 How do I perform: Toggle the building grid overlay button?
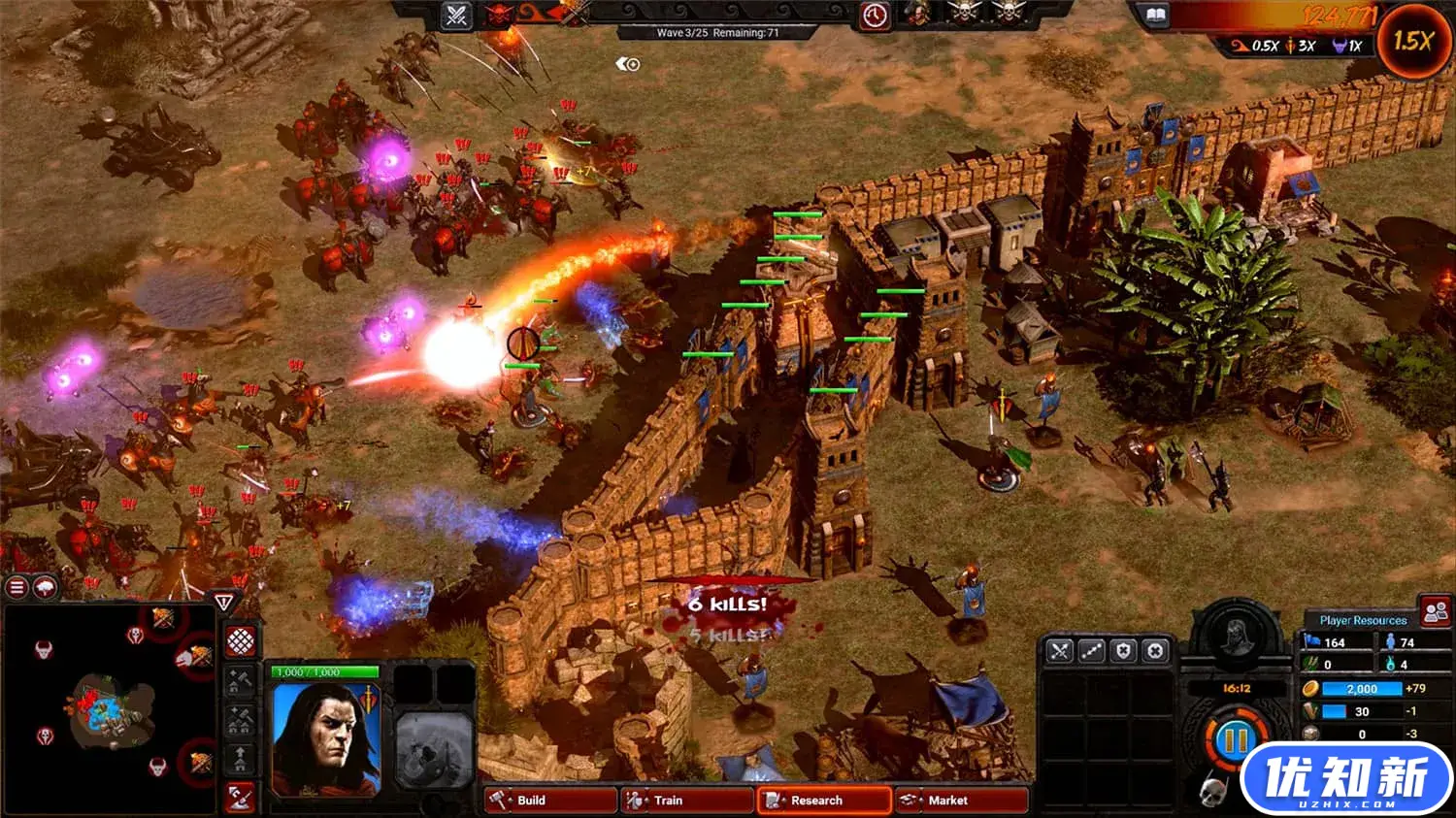(240, 640)
